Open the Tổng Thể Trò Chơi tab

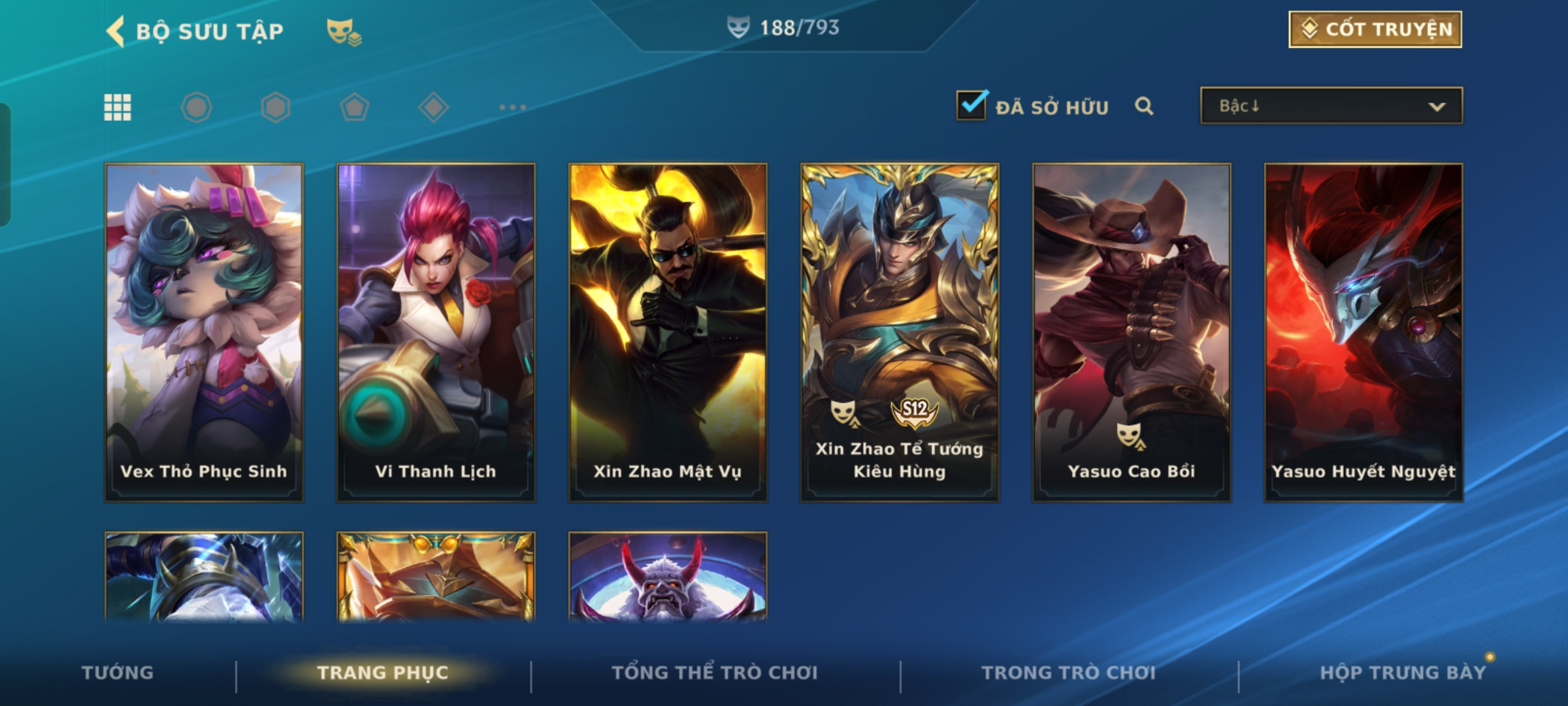pos(715,673)
